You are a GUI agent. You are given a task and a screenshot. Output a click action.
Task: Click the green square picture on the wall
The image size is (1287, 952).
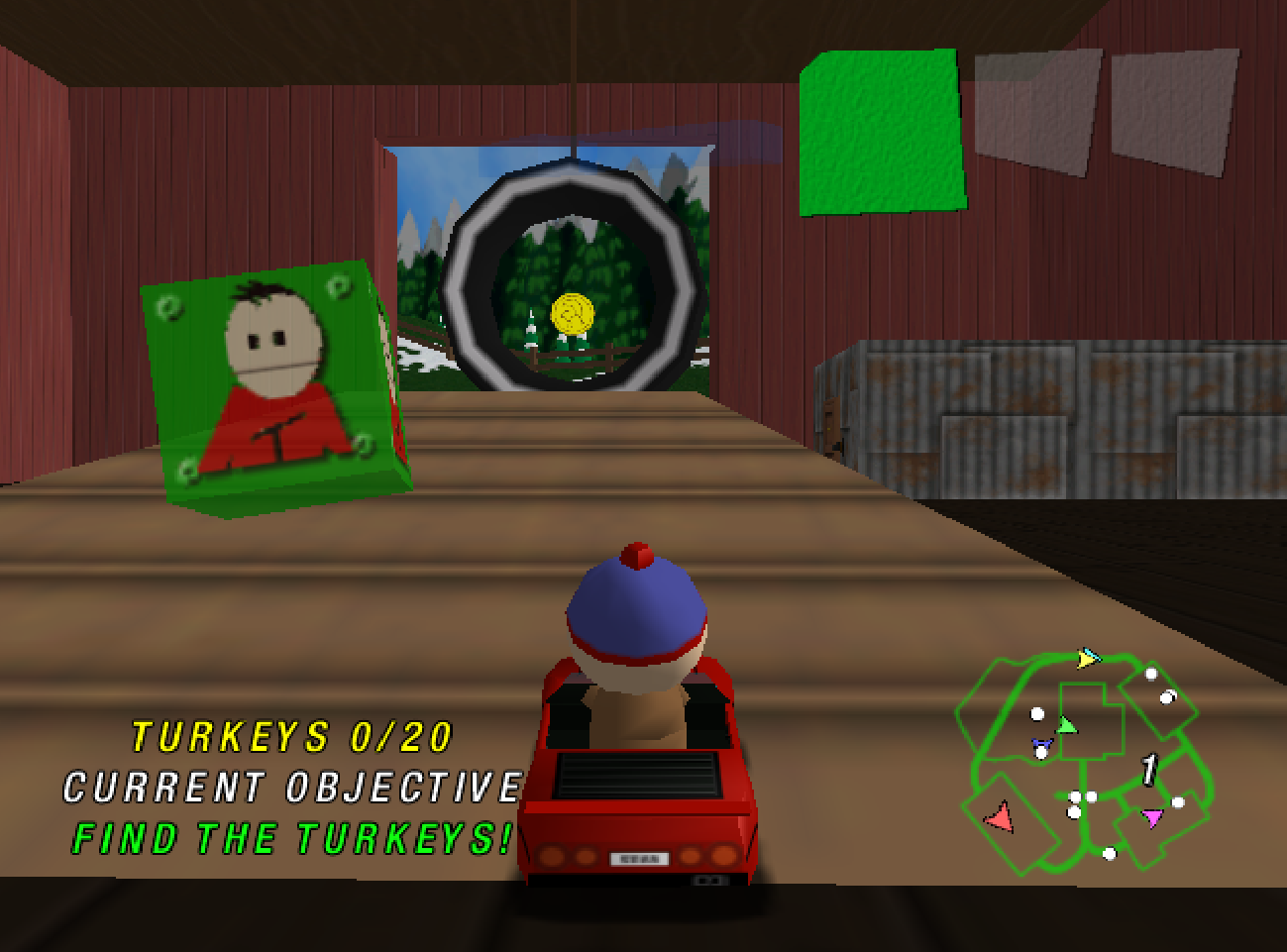880,129
